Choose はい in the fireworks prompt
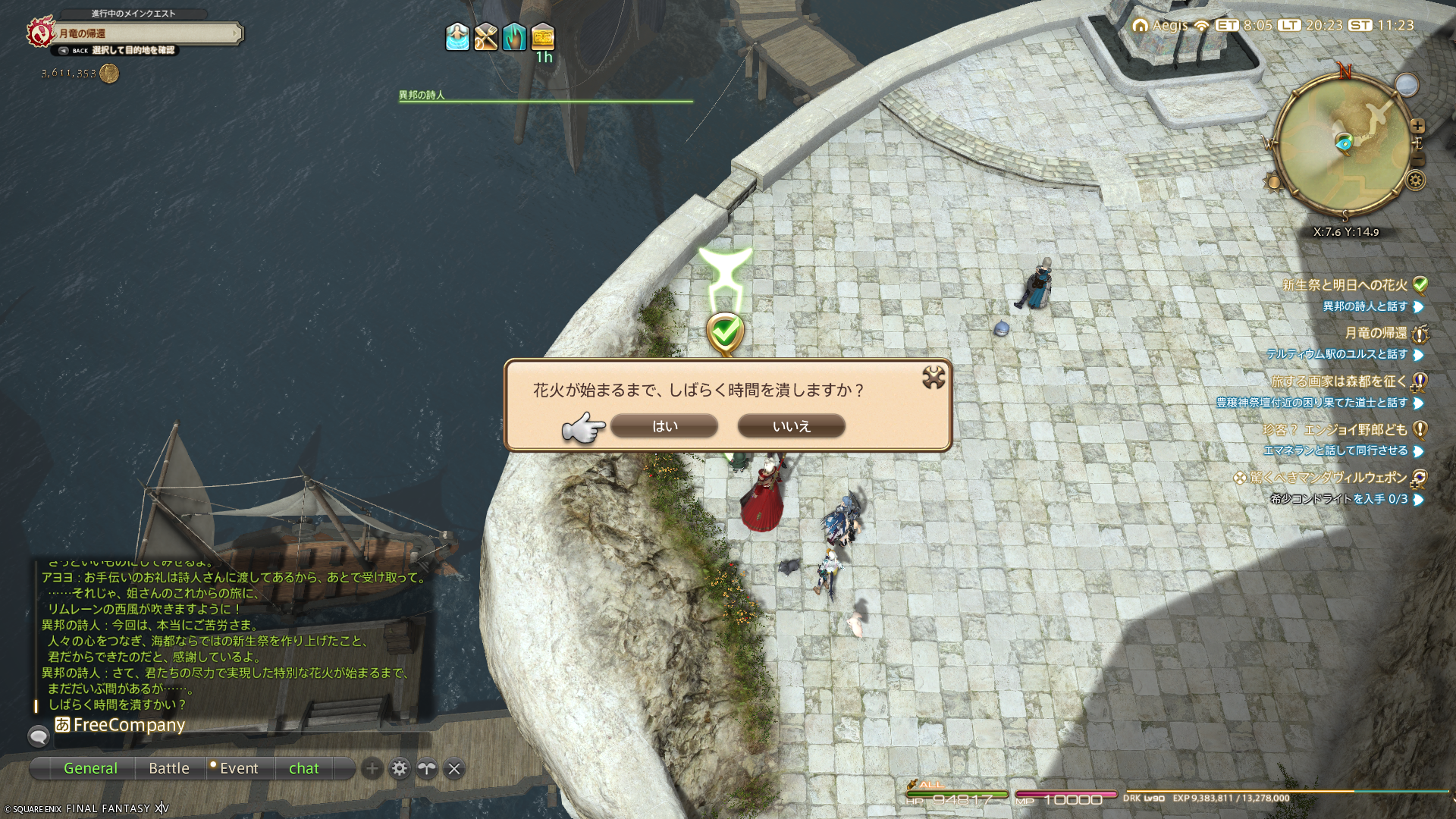 (664, 426)
